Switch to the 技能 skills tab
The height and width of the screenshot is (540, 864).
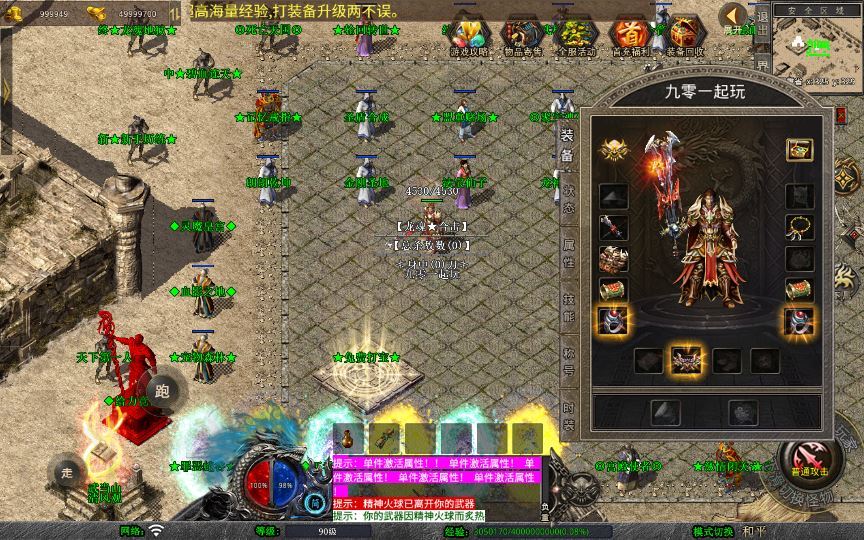pos(568,307)
